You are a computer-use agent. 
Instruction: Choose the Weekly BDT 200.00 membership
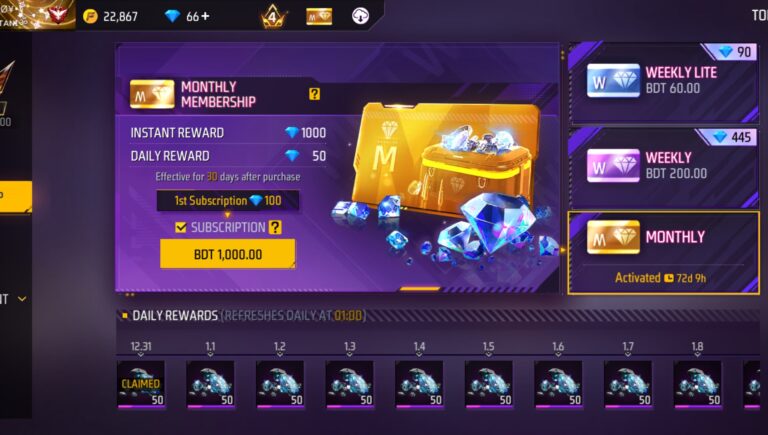[662, 166]
